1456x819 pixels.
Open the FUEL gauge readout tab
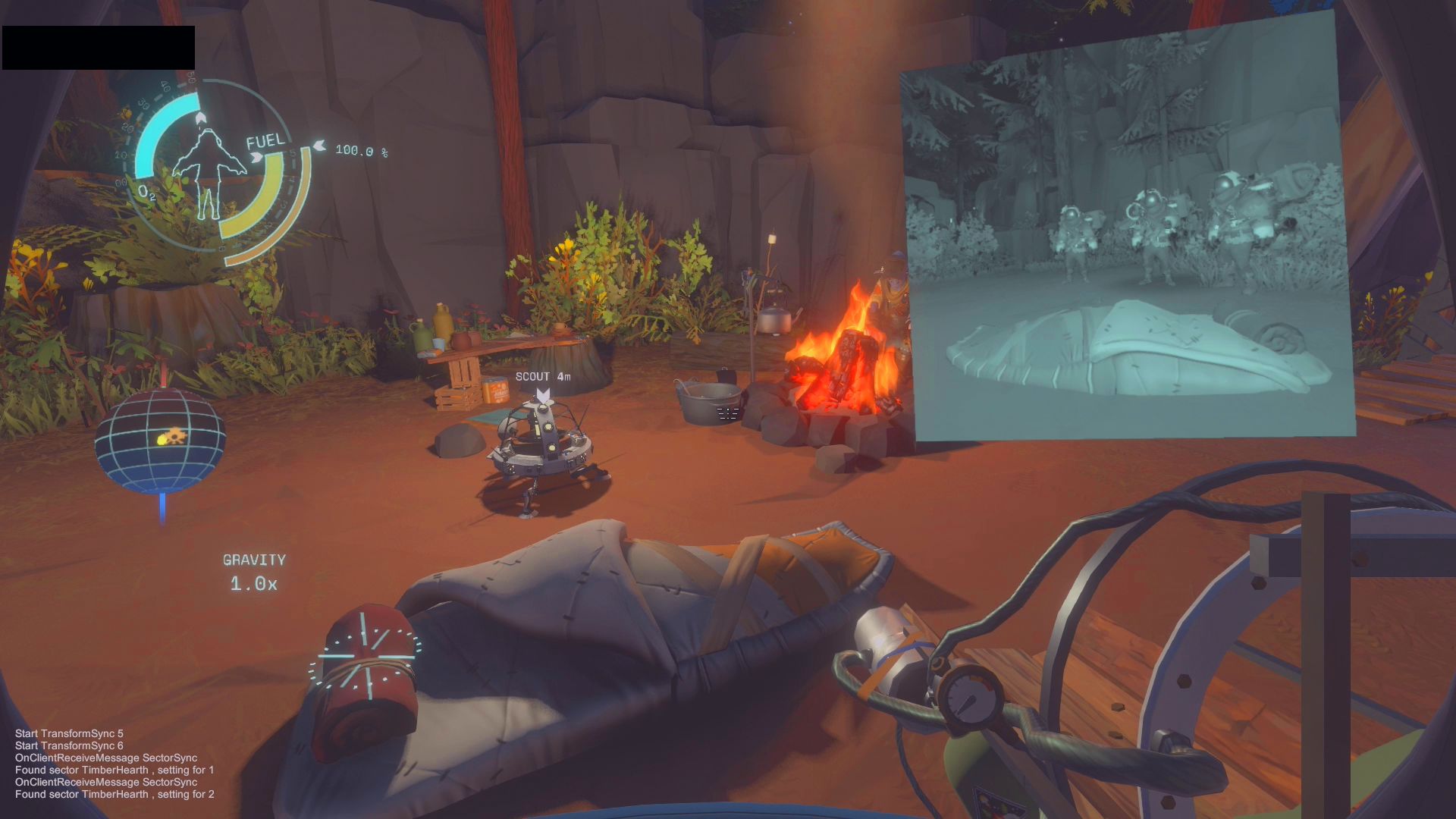[265, 140]
